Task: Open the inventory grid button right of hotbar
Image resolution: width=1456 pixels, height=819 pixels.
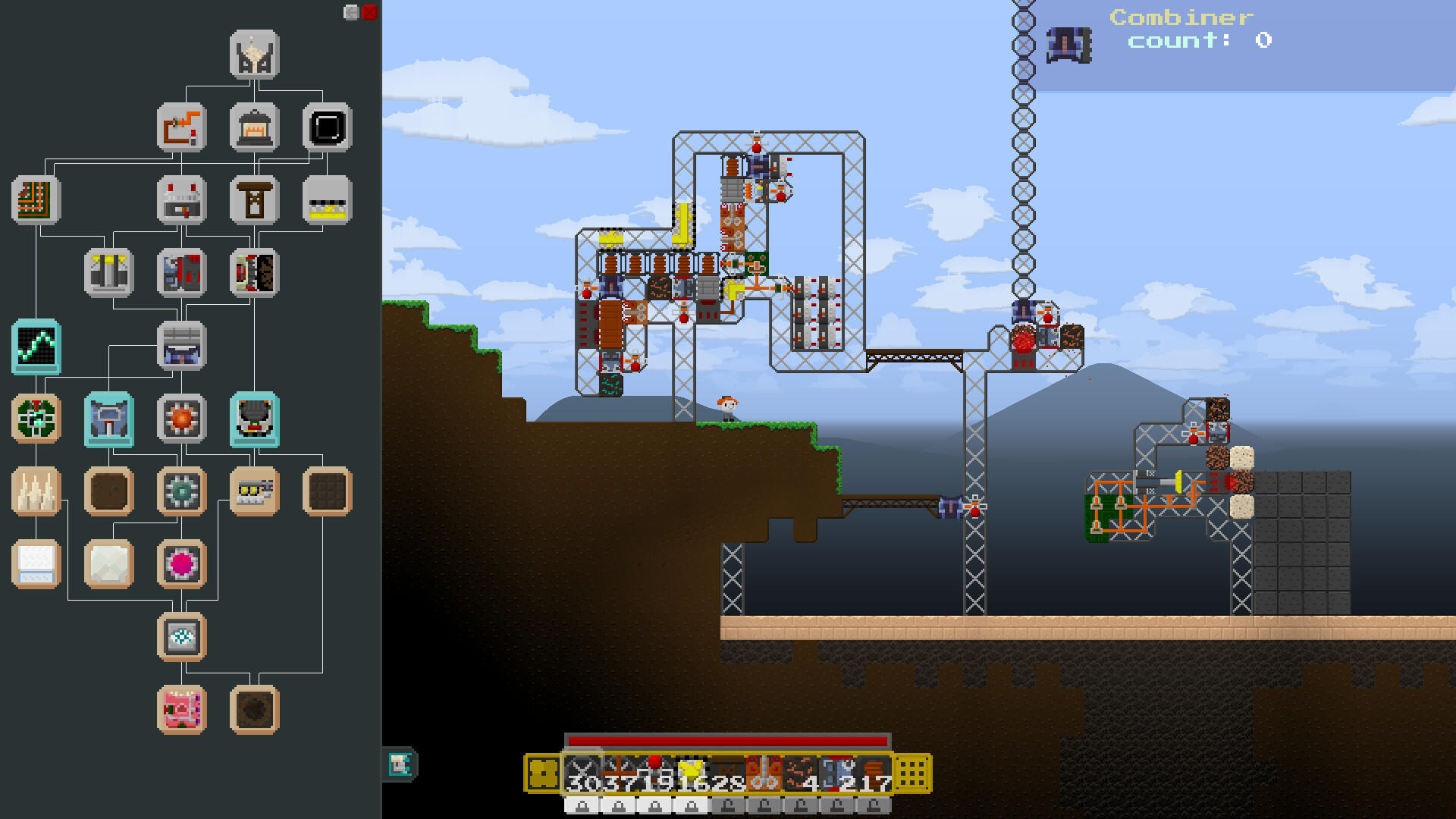Action: click(x=912, y=774)
